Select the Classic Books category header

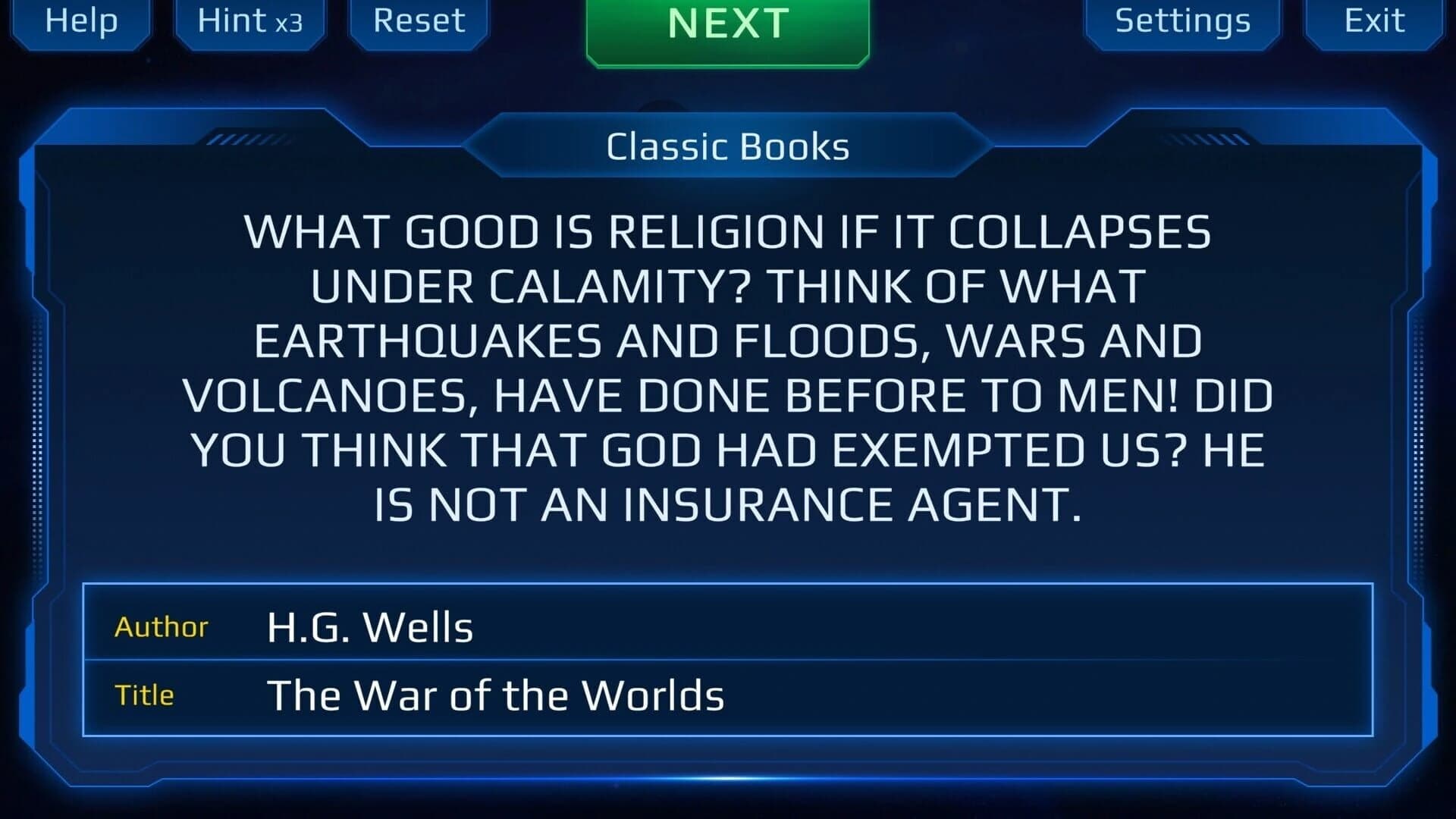coord(726,146)
